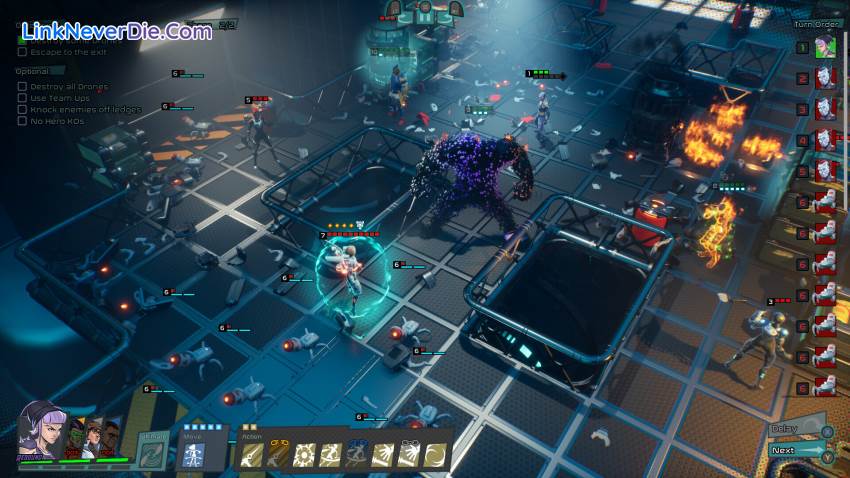Click the 'Use Team Ups' optional objective
850x478 pixels.
(x=58, y=97)
